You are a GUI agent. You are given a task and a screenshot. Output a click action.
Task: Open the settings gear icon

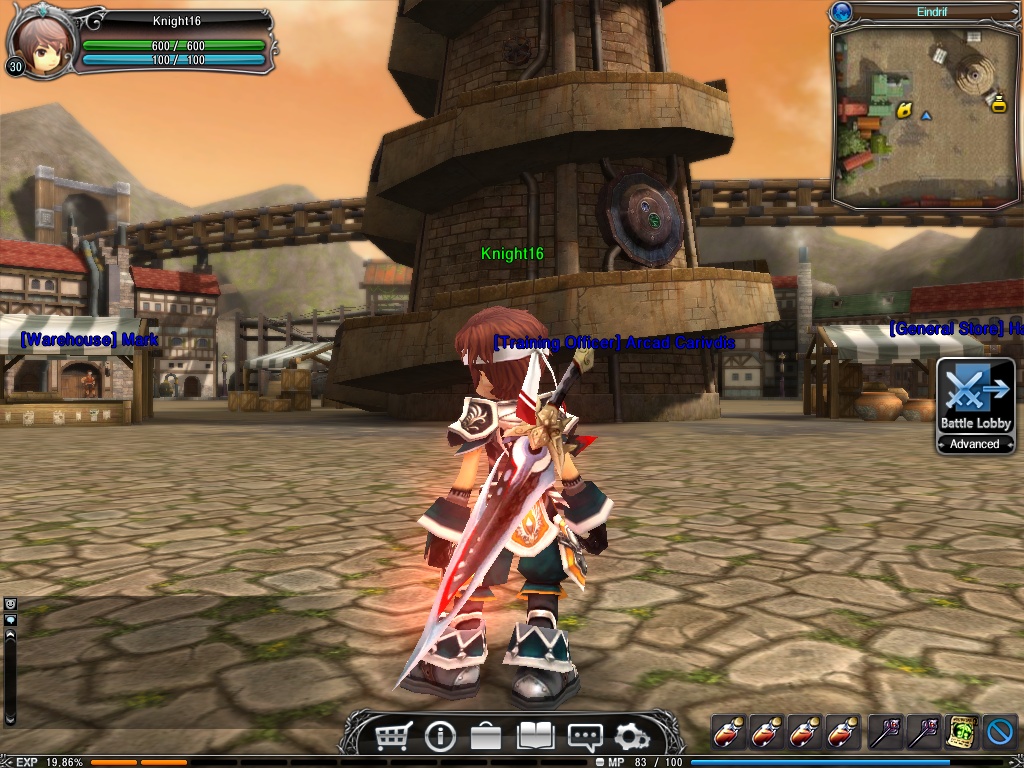pyautogui.click(x=632, y=737)
